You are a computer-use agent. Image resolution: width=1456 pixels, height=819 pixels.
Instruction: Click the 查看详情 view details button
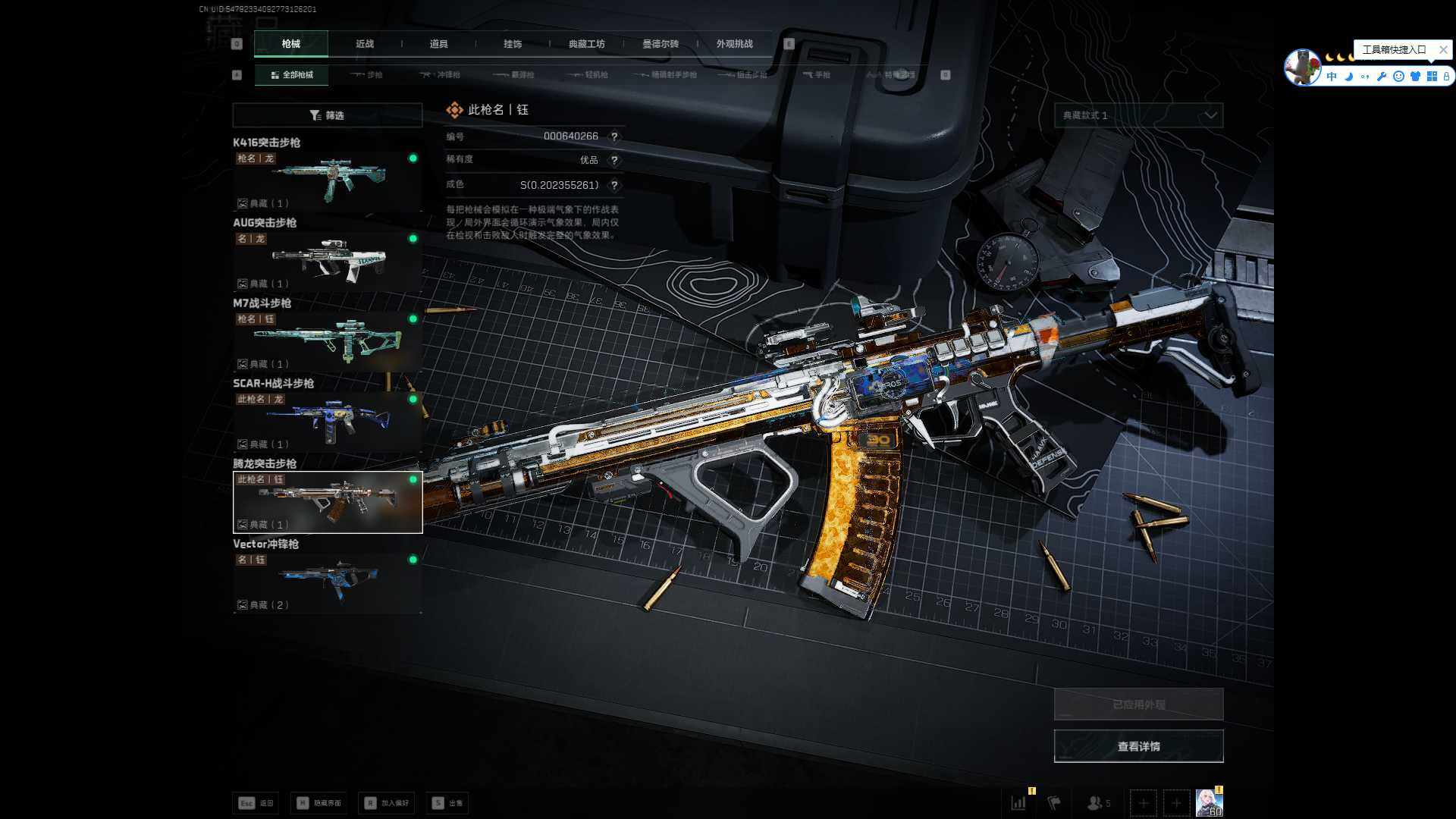tap(1138, 746)
